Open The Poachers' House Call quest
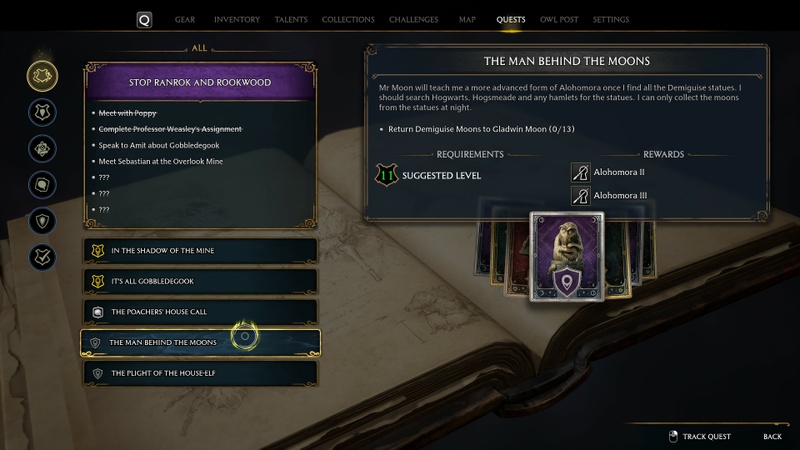 pyautogui.click(x=201, y=312)
